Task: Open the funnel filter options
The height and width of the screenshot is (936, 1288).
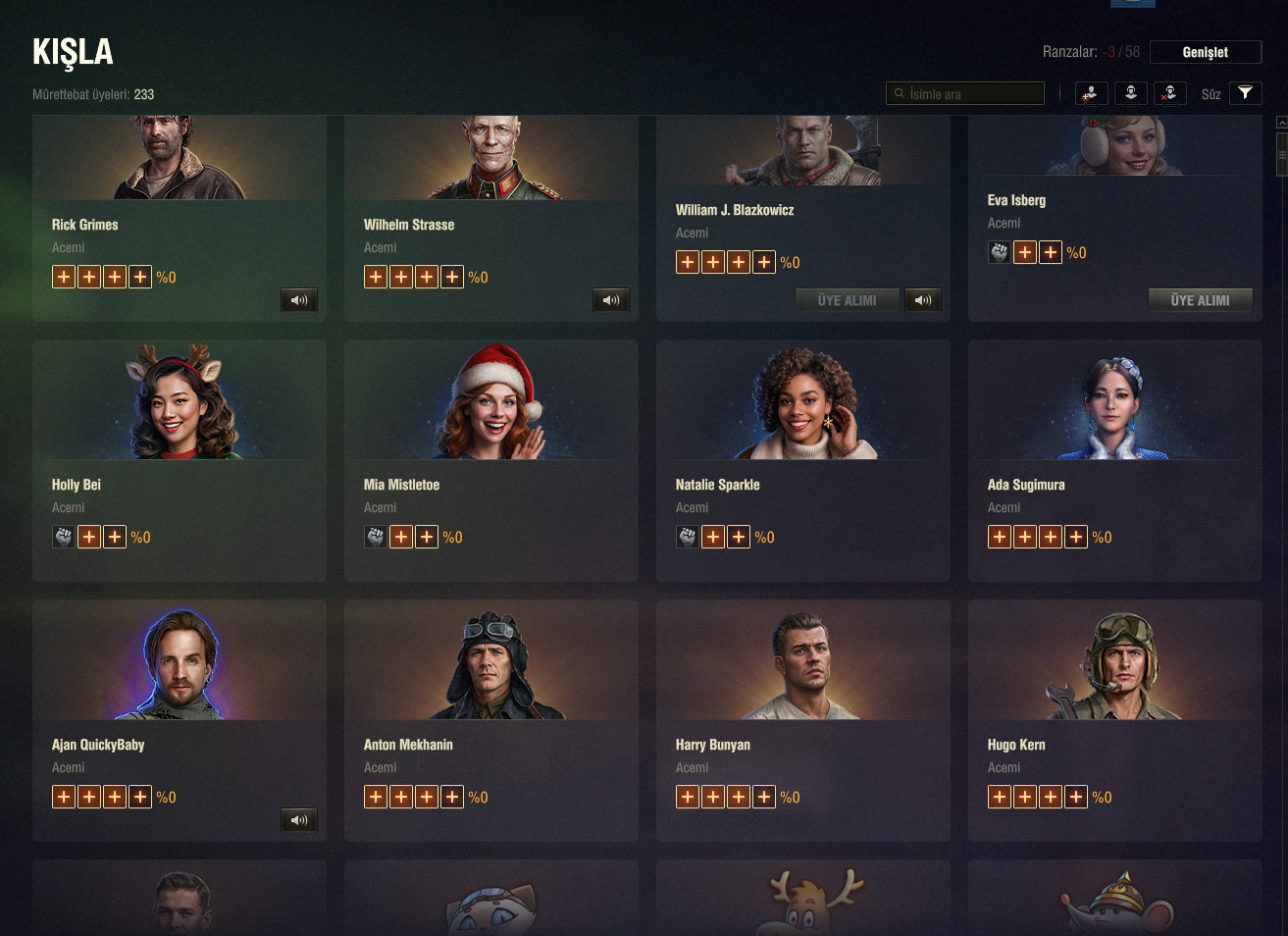Action: (1245, 93)
